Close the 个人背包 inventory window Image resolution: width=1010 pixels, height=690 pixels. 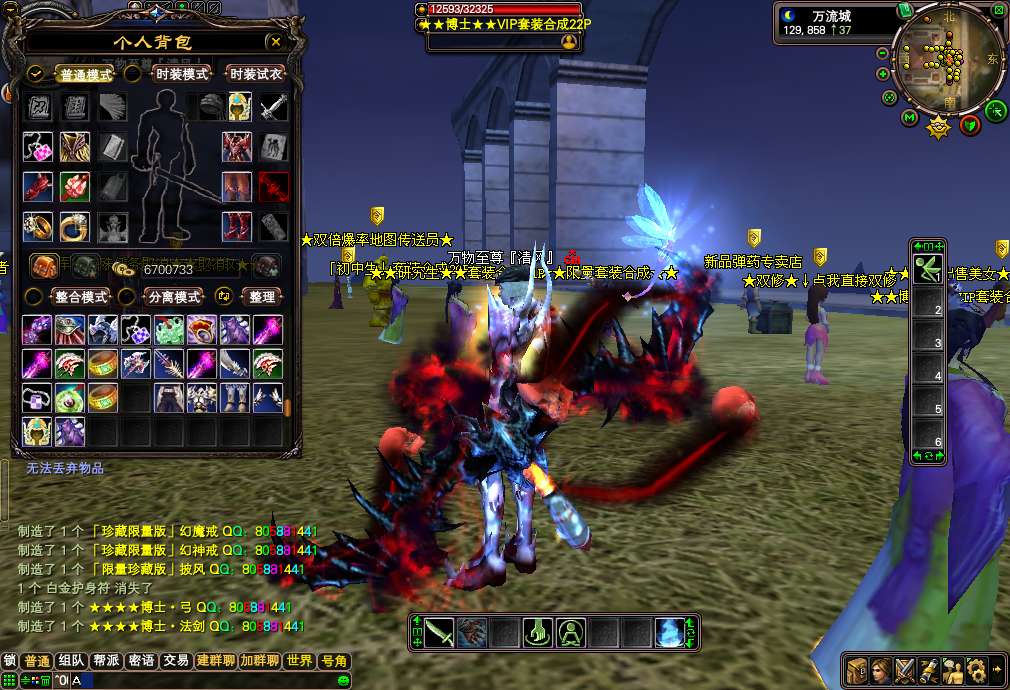coord(275,42)
